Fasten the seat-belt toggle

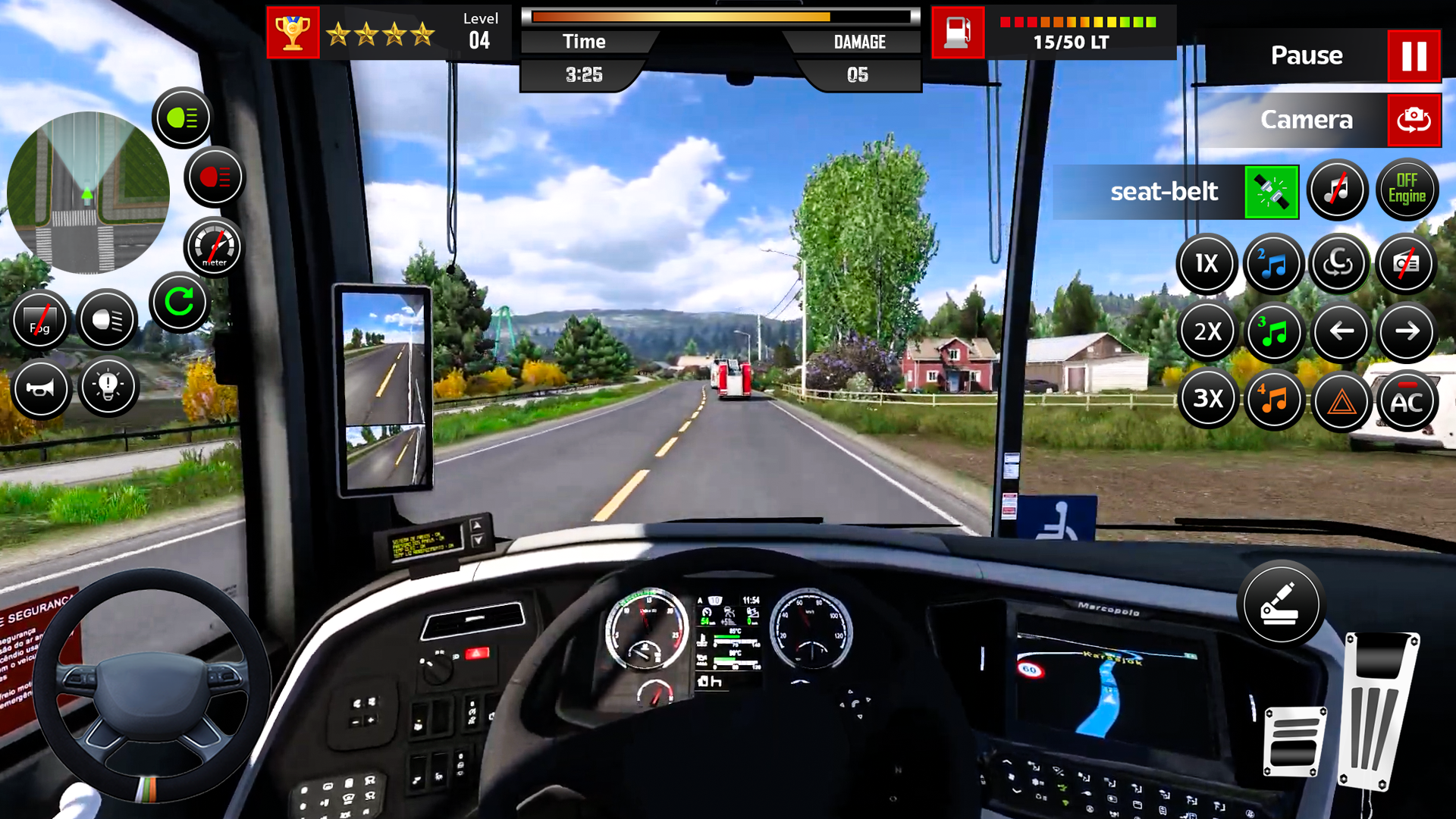point(1271,191)
